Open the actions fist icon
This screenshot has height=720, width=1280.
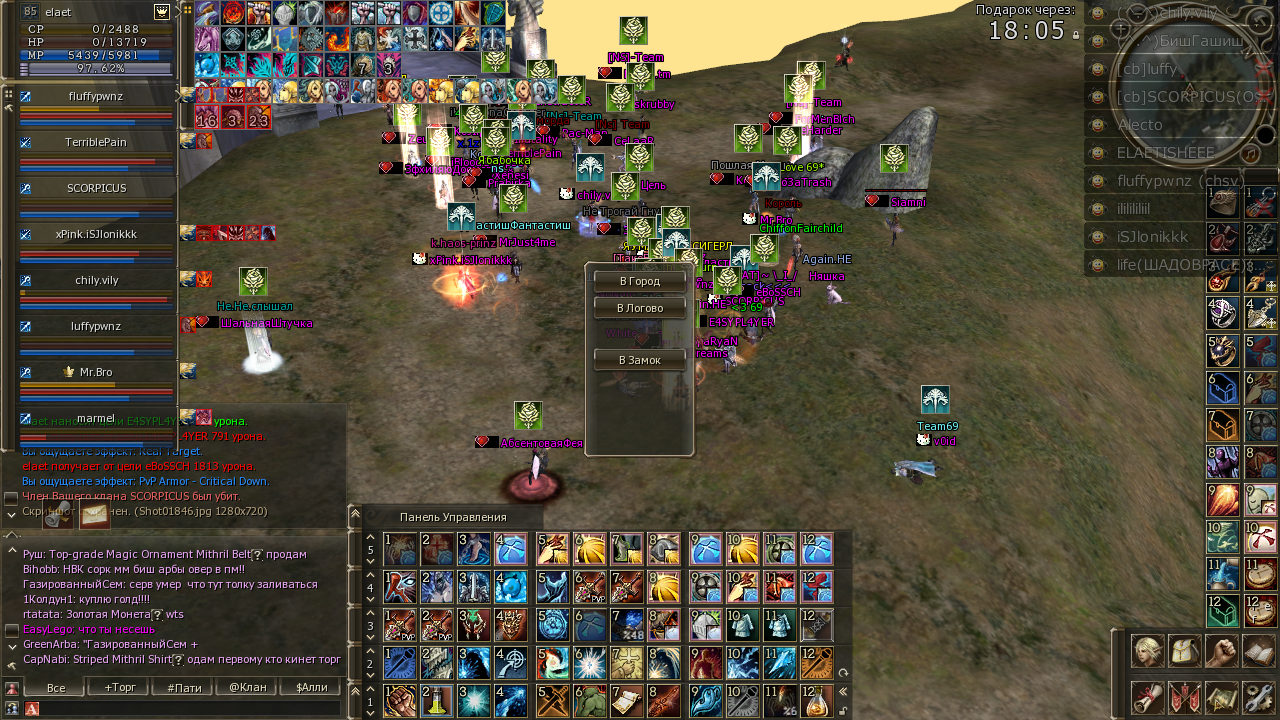(x=1221, y=651)
